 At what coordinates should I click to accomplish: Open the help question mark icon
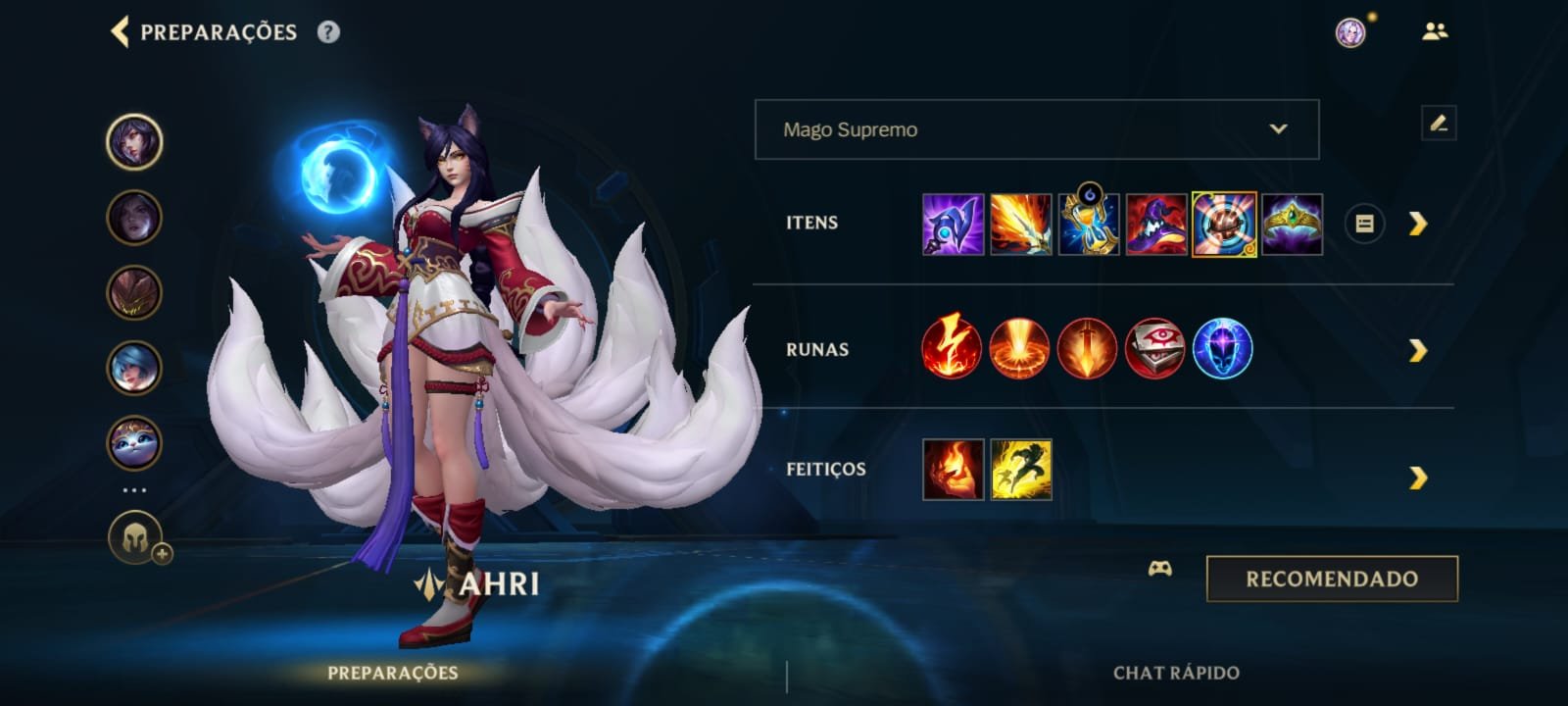tap(328, 32)
